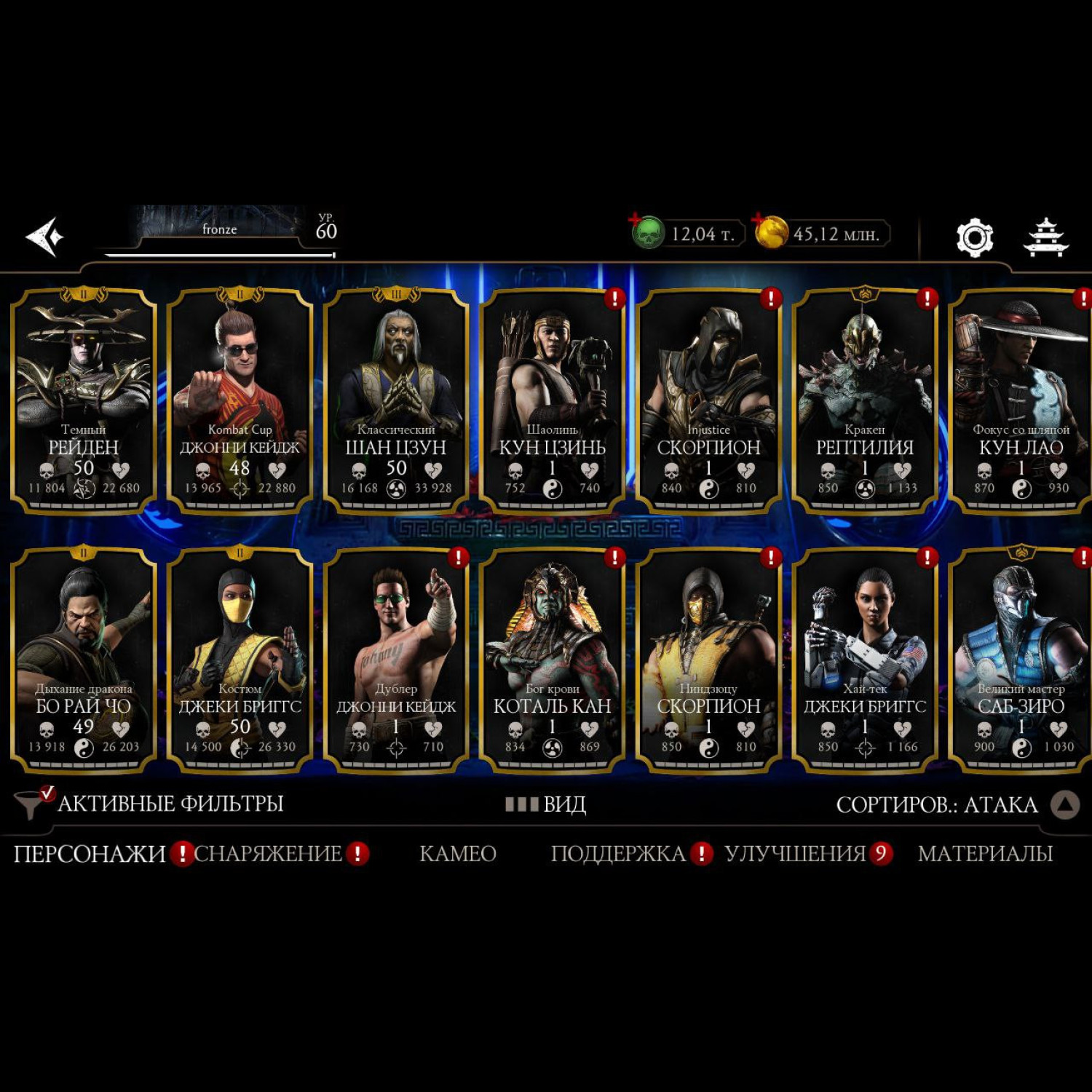Open the Камео tab
The width and height of the screenshot is (1092, 1092).
[458, 853]
